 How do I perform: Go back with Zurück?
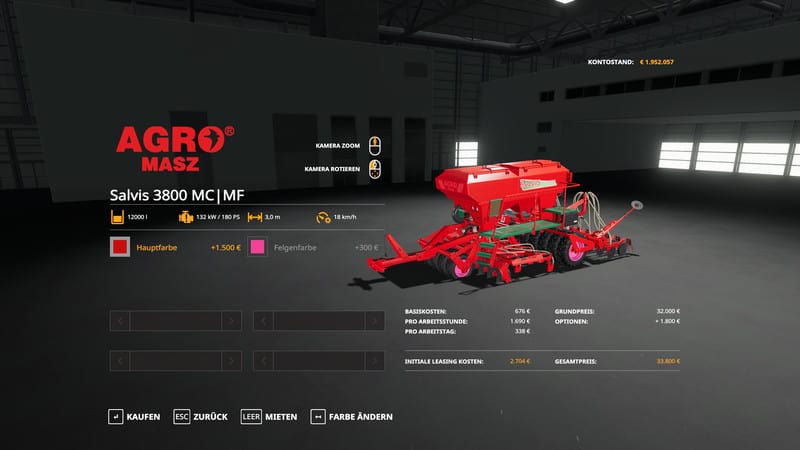pyautogui.click(x=201, y=416)
